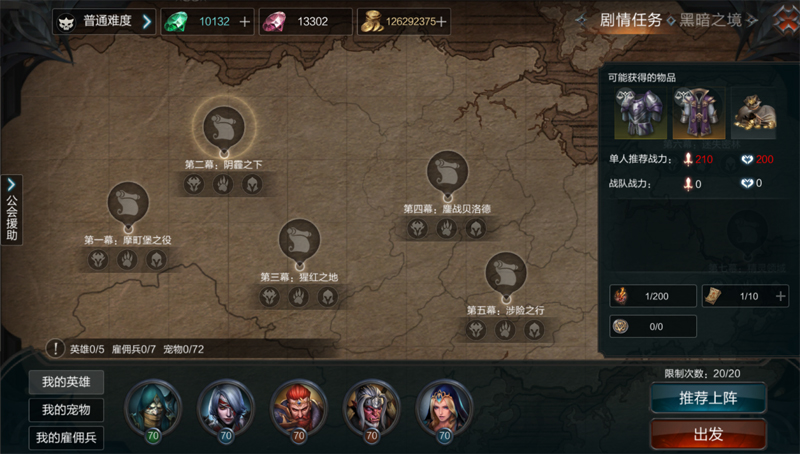The height and width of the screenshot is (454, 800).
Task: Select stage 第一幕：摩町堡之役 map marker
Action: pyautogui.click(x=127, y=203)
